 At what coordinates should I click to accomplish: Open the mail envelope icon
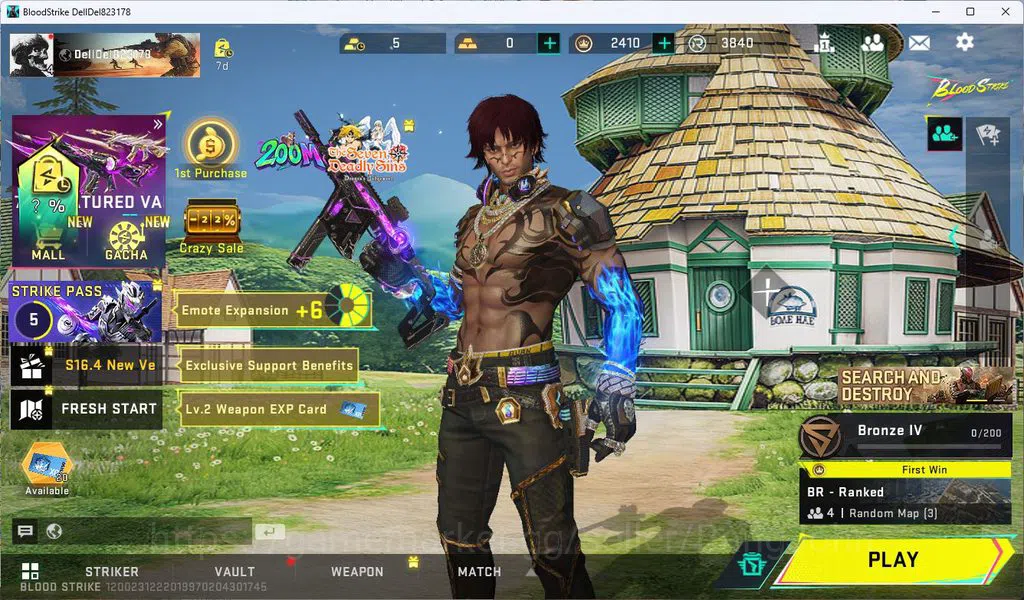(x=918, y=43)
